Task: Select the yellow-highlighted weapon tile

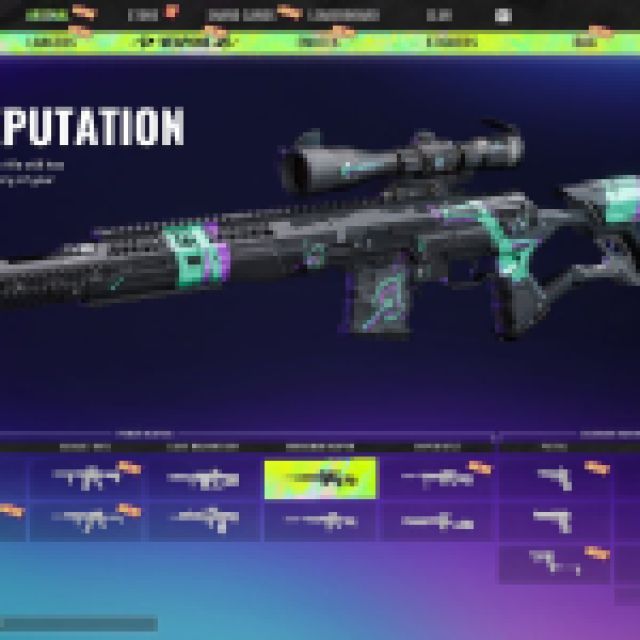Action: click(320, 478)
